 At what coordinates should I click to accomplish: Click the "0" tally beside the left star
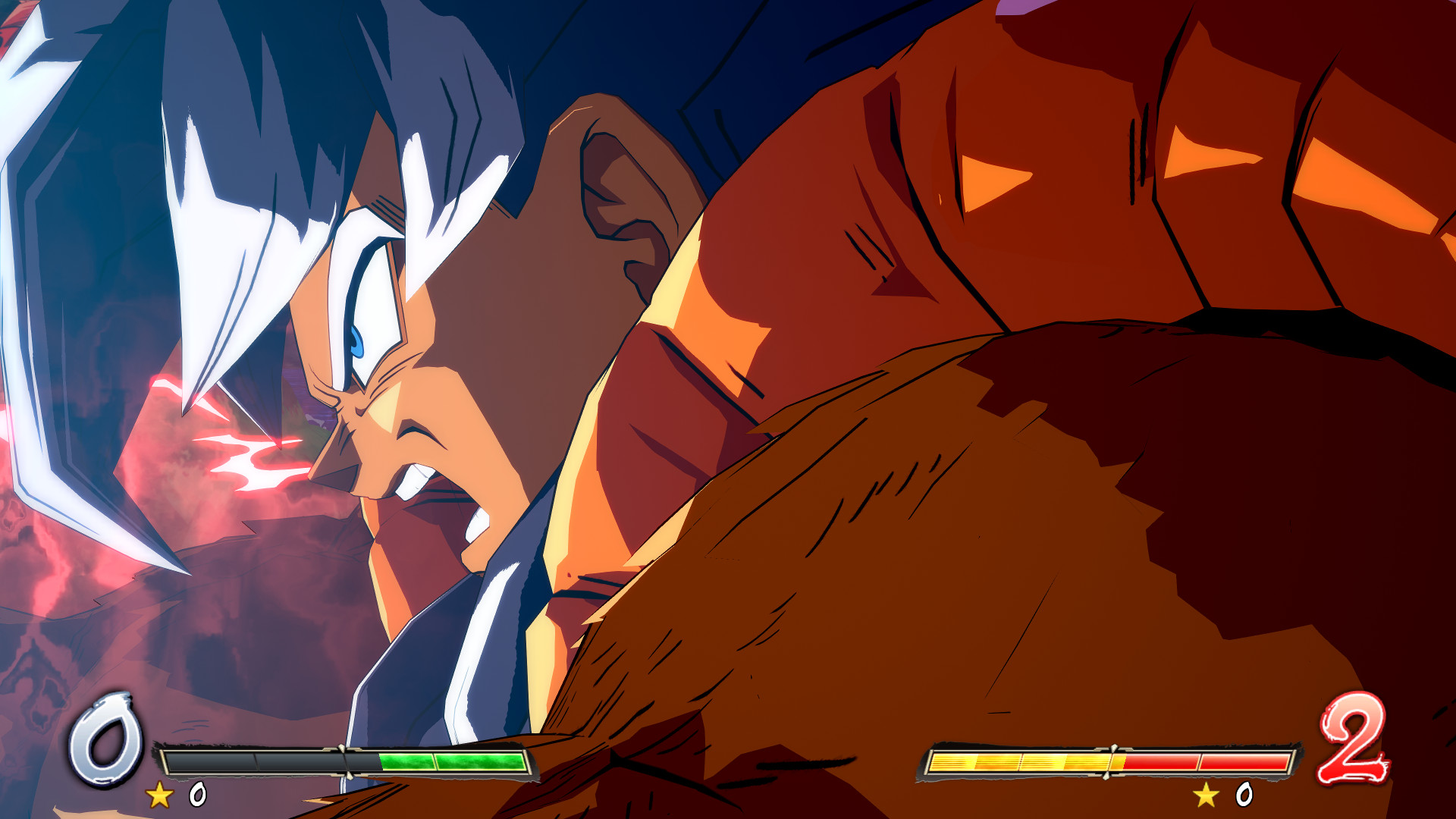point(199,793)
